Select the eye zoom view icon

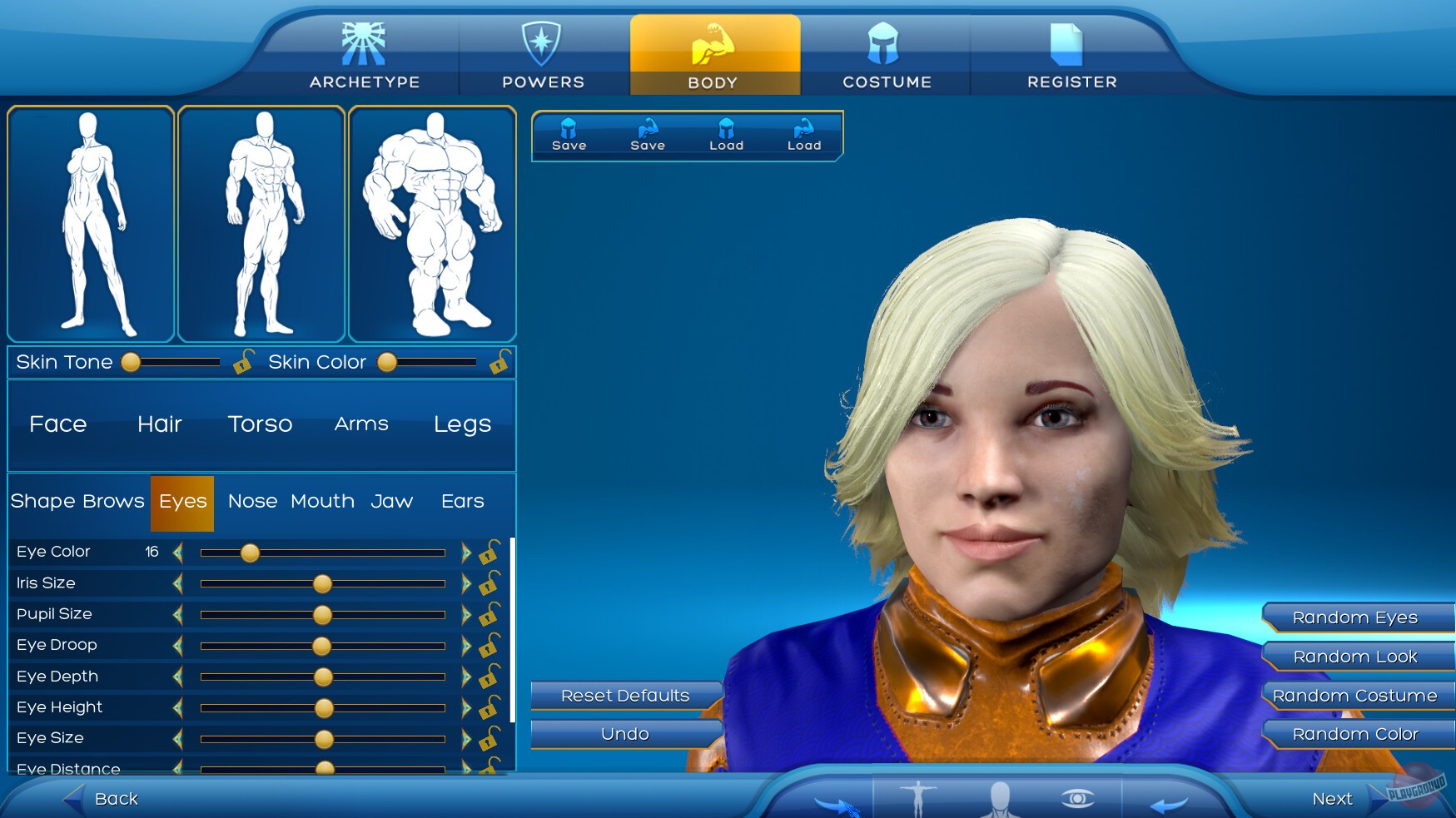1077,797
